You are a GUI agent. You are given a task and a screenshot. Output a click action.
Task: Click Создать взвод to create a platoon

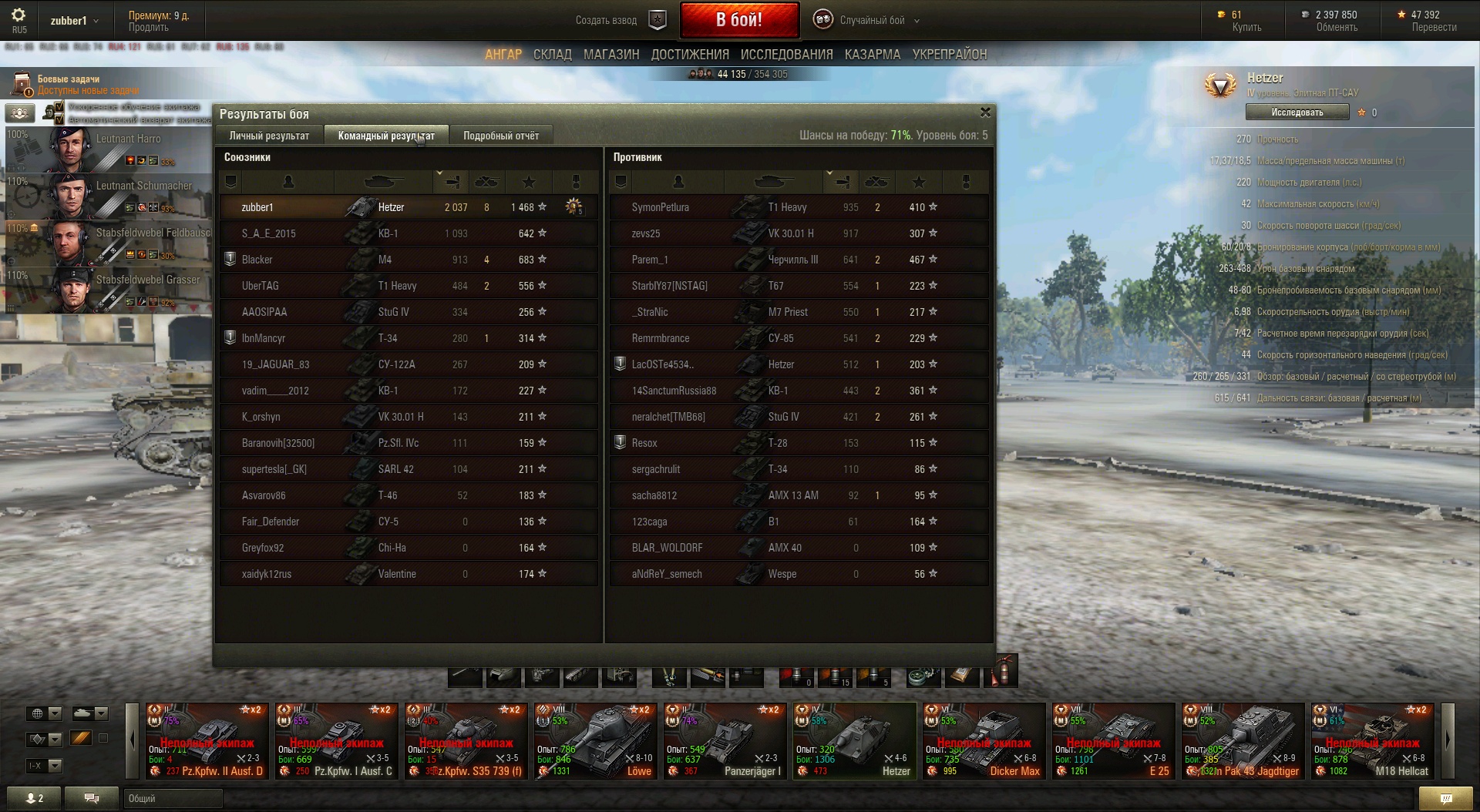(606, 20)
